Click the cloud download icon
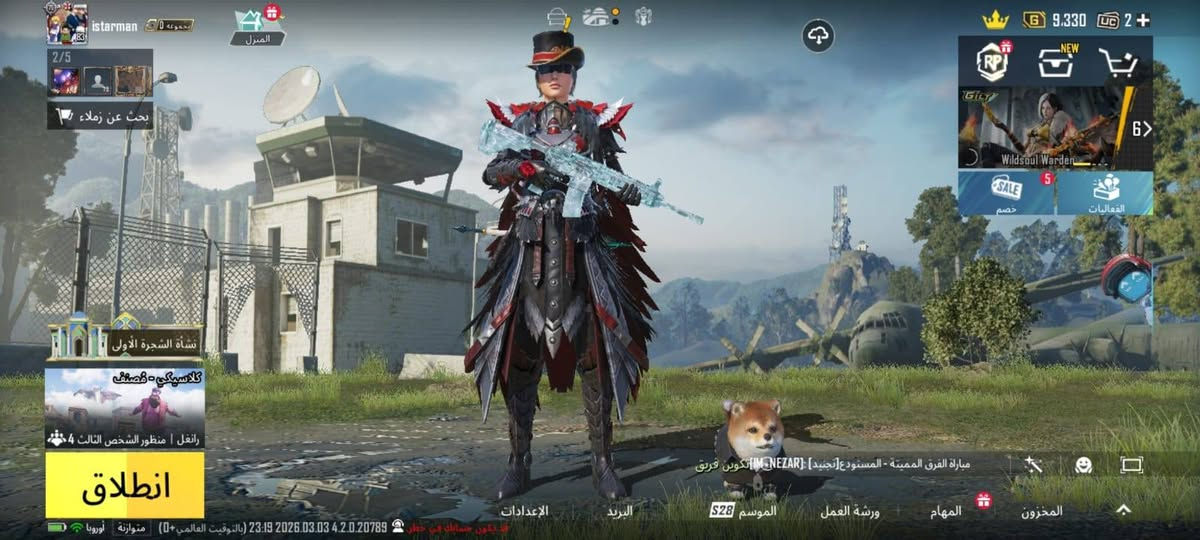 818,36
